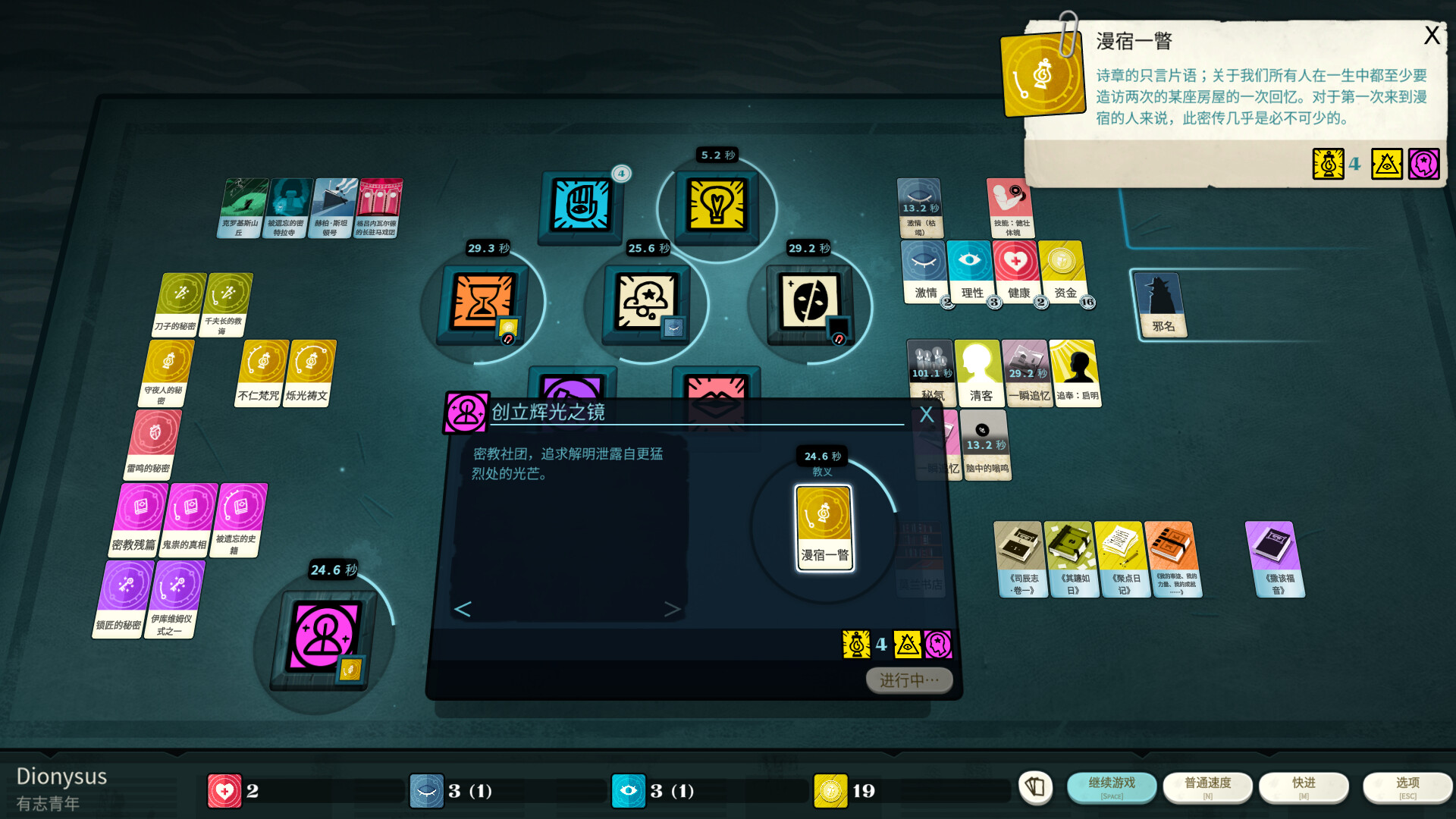
Task: Select the 健康 health card
Action: pyautogui.click(x=1017, y=271)
